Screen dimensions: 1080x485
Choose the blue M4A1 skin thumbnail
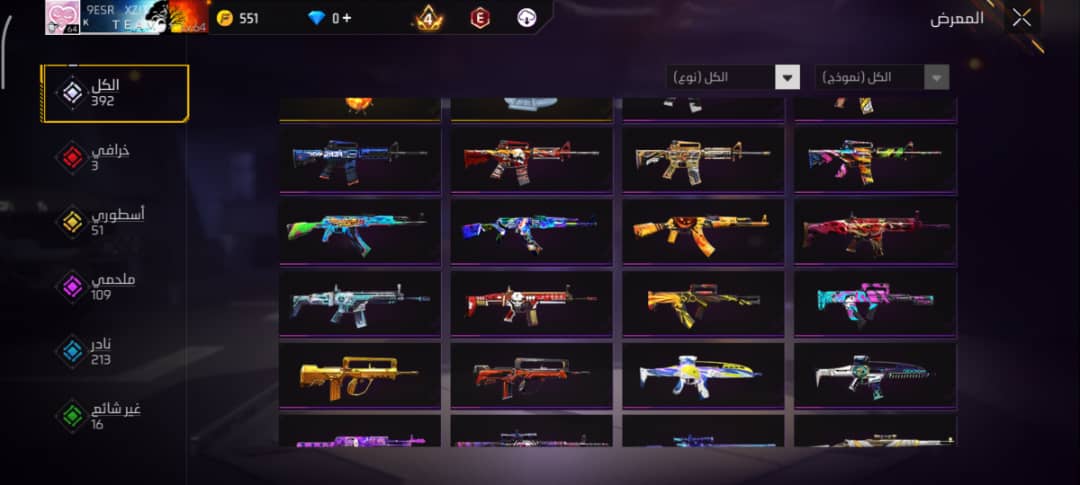pos(360,159)
